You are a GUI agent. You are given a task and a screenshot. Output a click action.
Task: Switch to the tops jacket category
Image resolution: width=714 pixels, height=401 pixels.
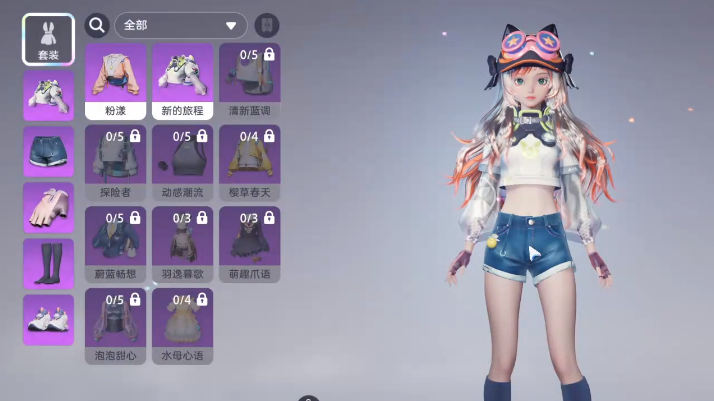48,95
